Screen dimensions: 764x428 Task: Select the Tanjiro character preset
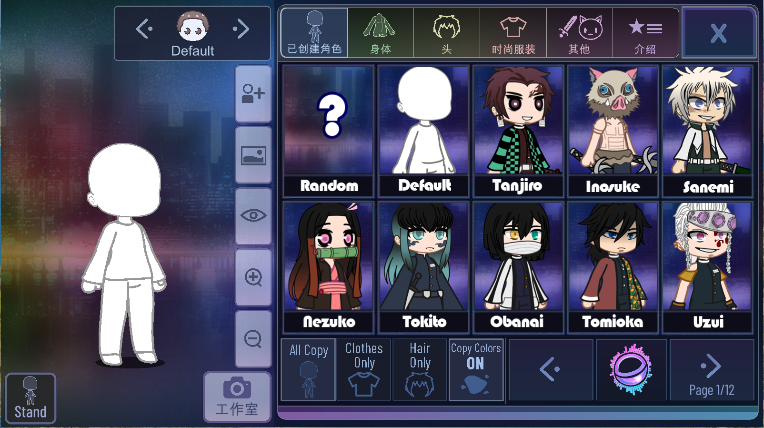519,130
